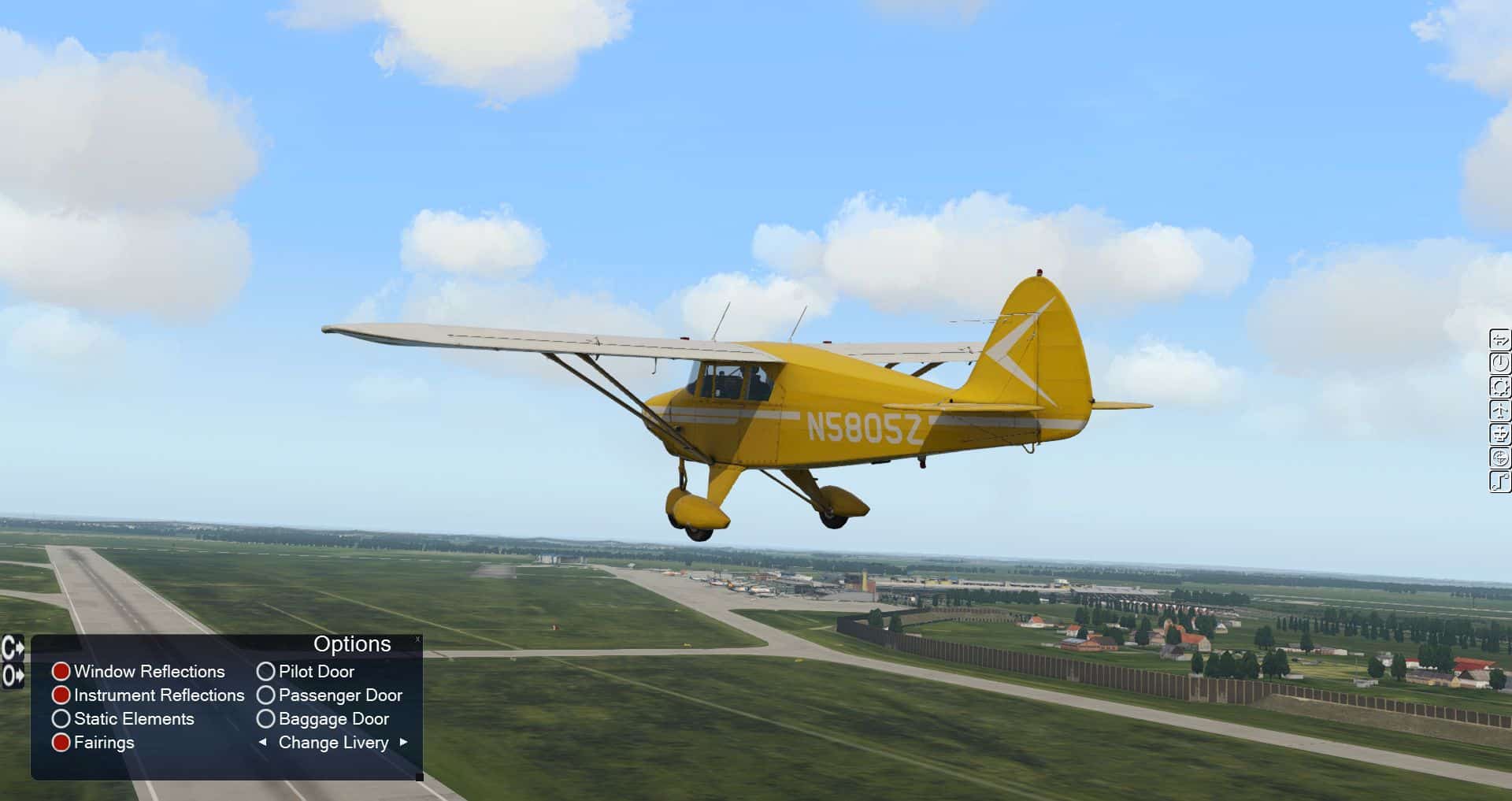Click the route waypoint path icon
1512x801 pixels.
1500,481
